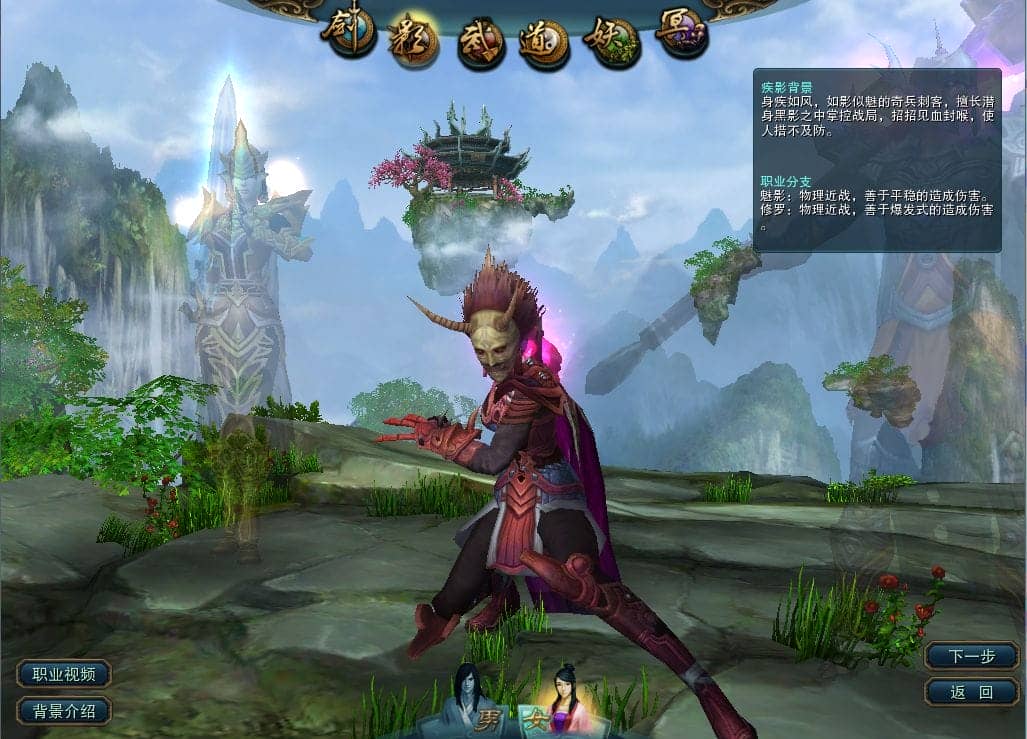
Task: Proceed with the 下一步 next step button
Action: (x=971, y=656)
